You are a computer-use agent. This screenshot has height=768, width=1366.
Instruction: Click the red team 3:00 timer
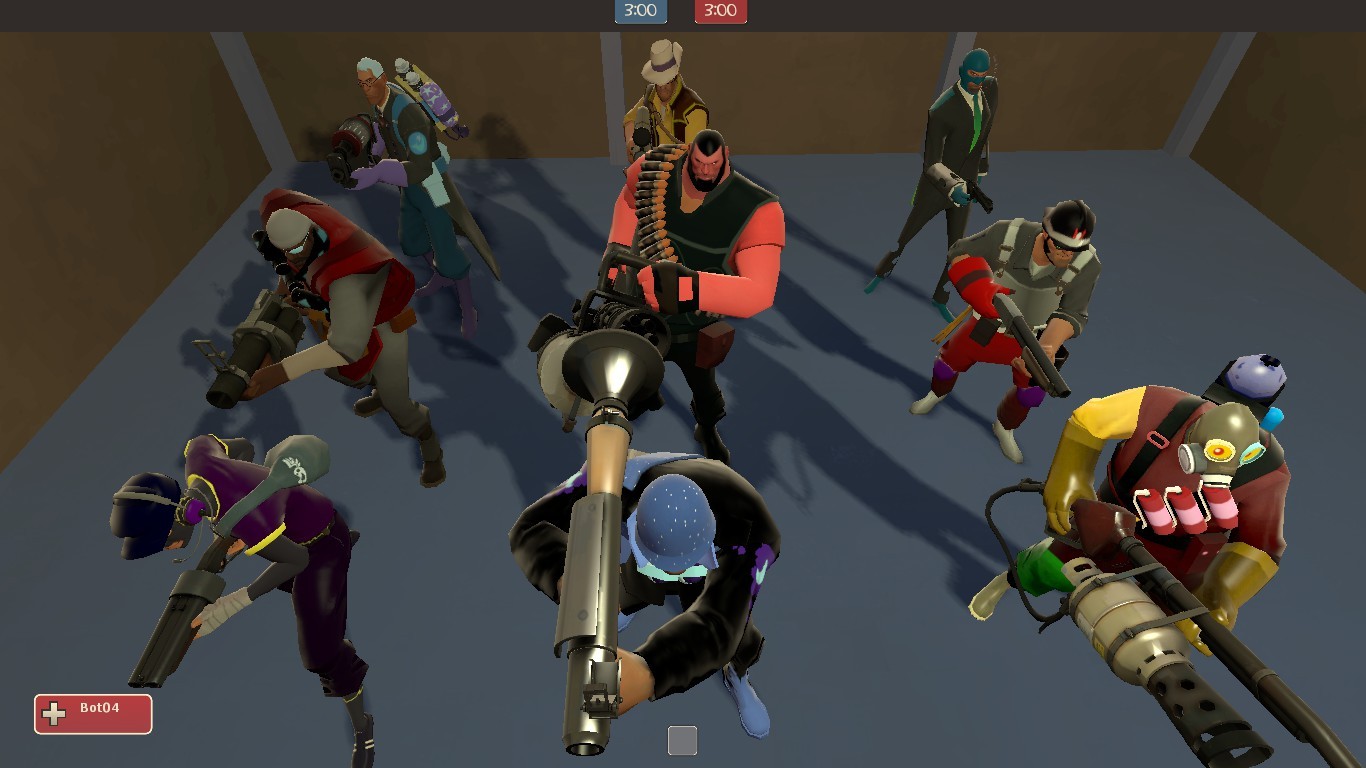[720, 11]
